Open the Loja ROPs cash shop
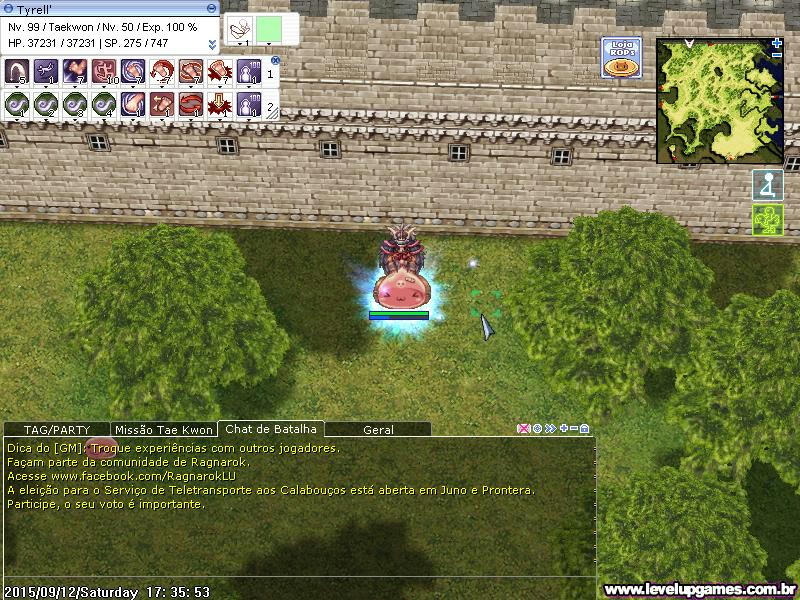The width and height of the screenshot is (800, 600). point(620,57)
